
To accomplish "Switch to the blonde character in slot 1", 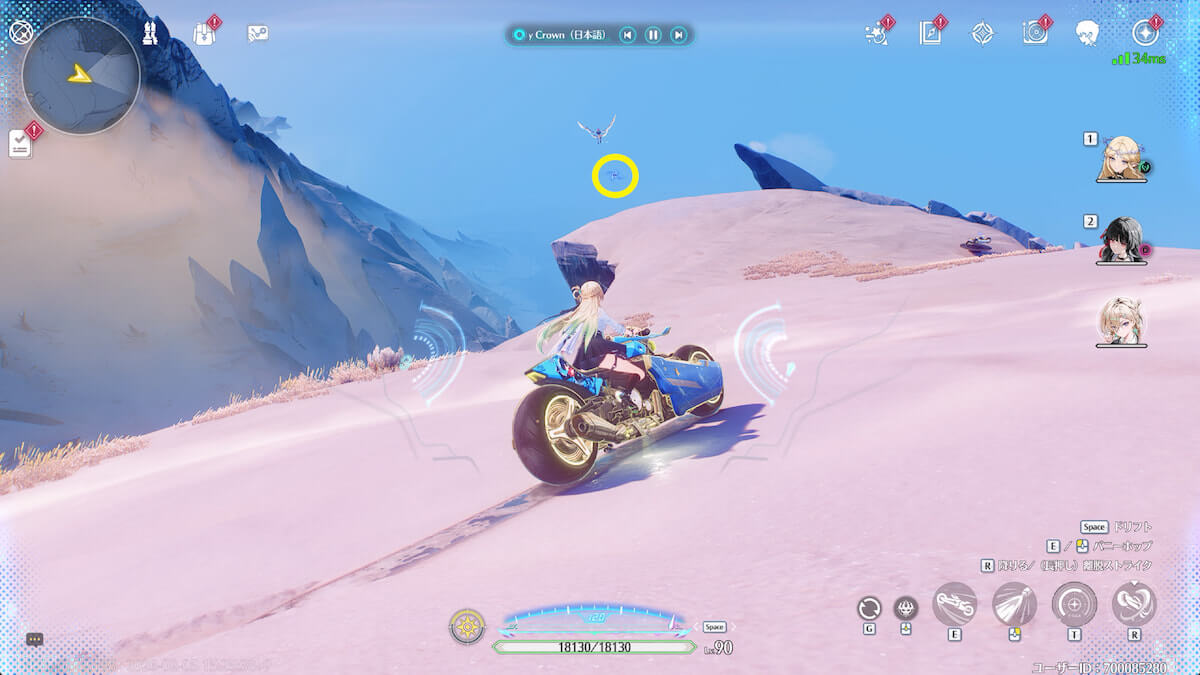I will [x=1121, y=158].
